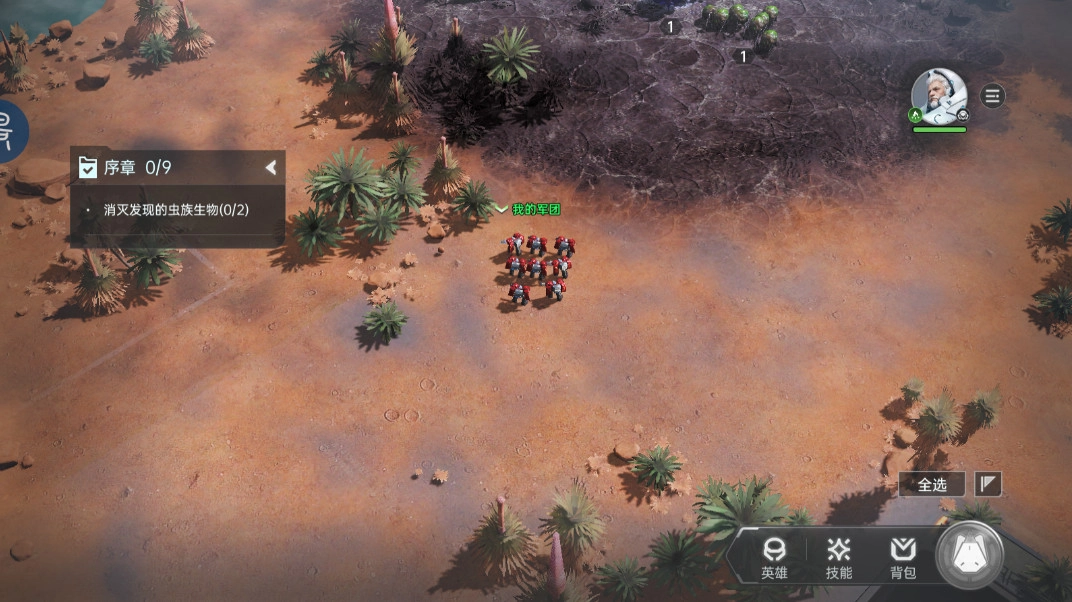Select the bug-clearing objective 消灭发现的虫族生物
The image size is (1072, 602).
coord(176,210)
